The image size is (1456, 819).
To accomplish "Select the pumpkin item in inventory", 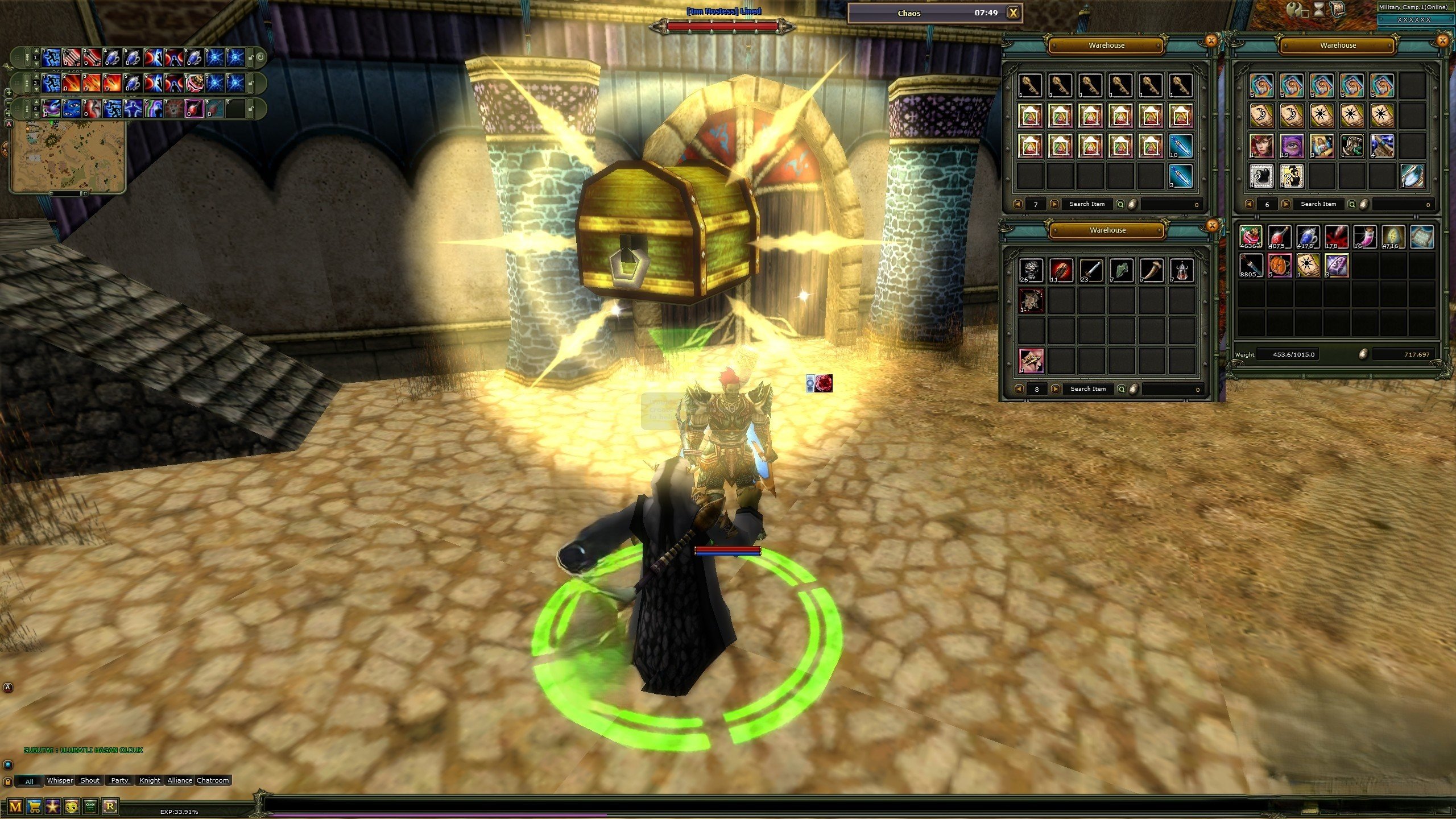I will coord(1280,266).
